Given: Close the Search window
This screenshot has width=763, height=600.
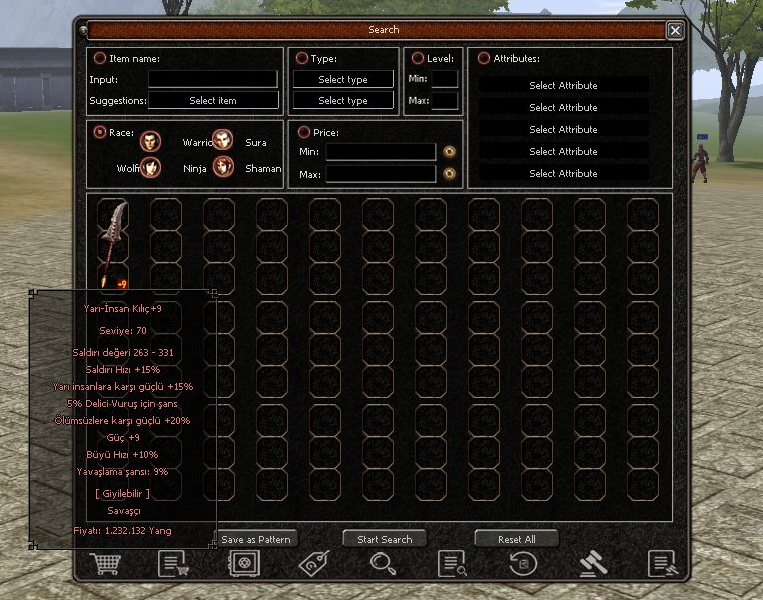Looking at the screenshot, I should pos(676,30).
